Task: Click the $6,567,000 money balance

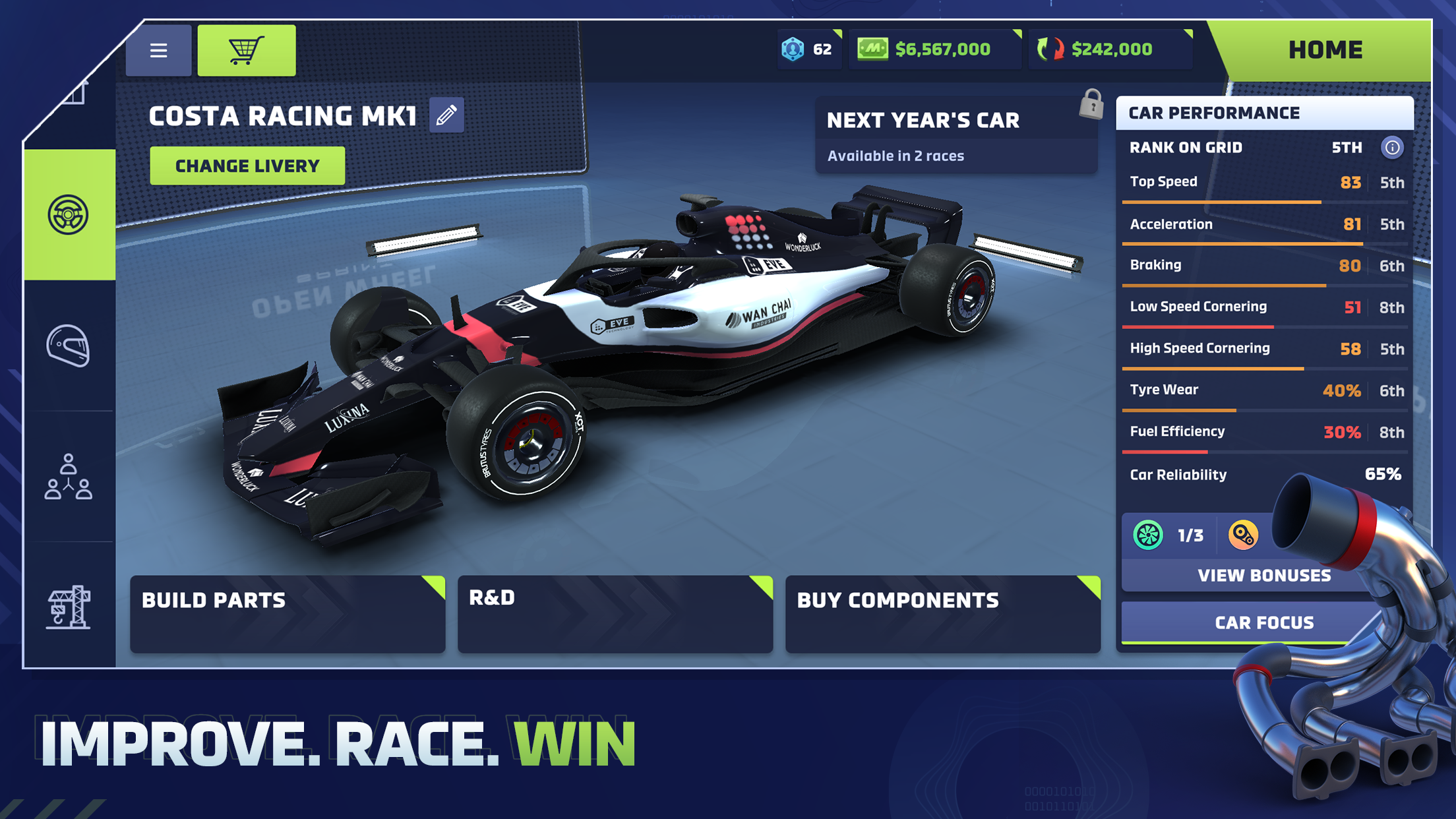Action: coord(935,48)
